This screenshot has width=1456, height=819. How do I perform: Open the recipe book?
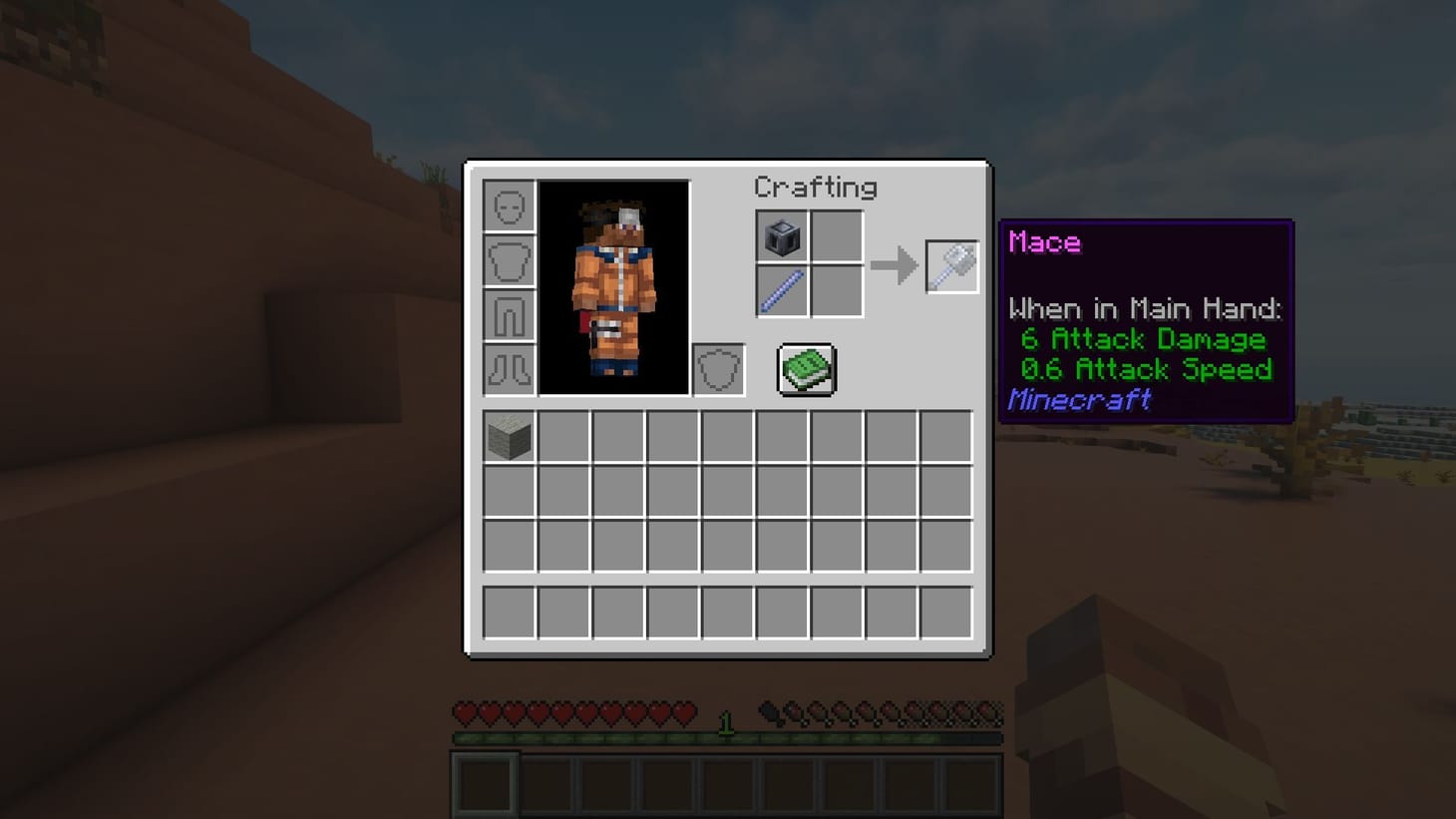806,368
